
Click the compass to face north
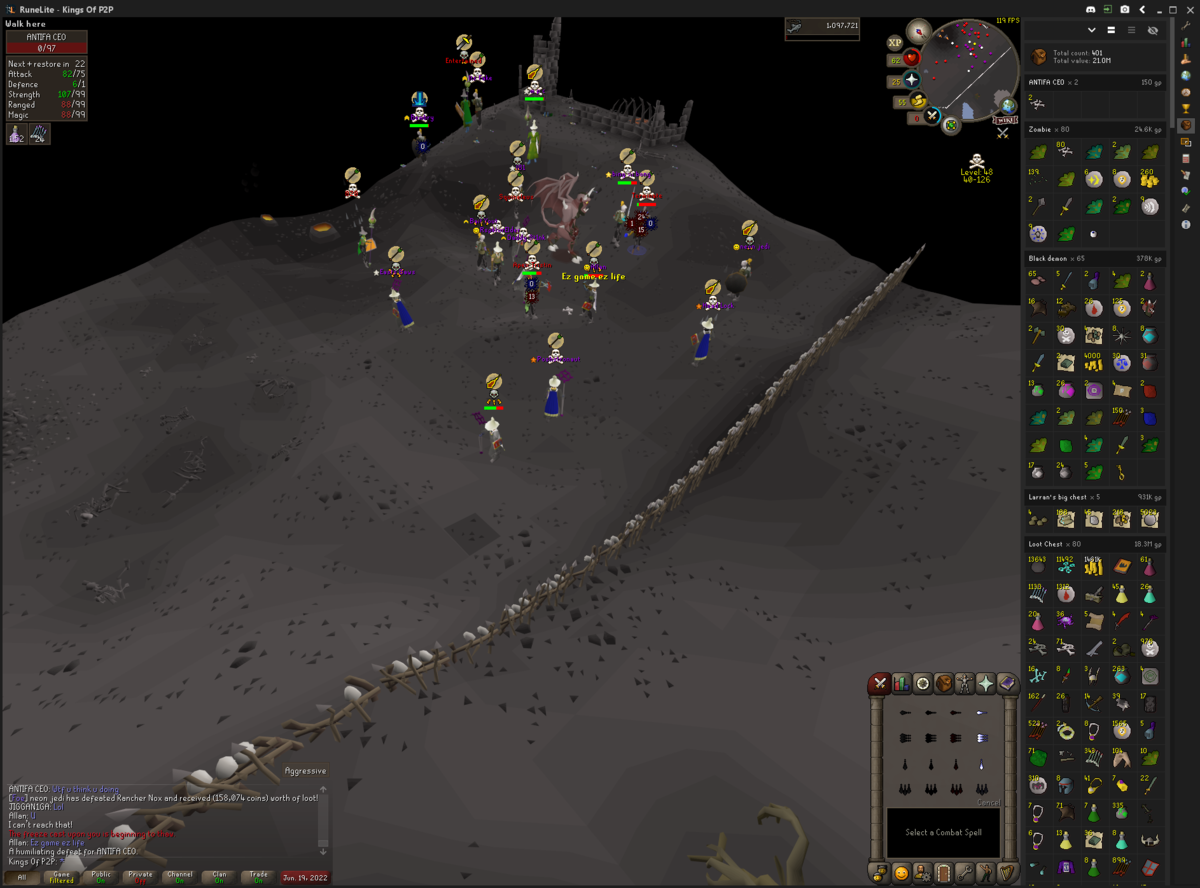(918, 32)
